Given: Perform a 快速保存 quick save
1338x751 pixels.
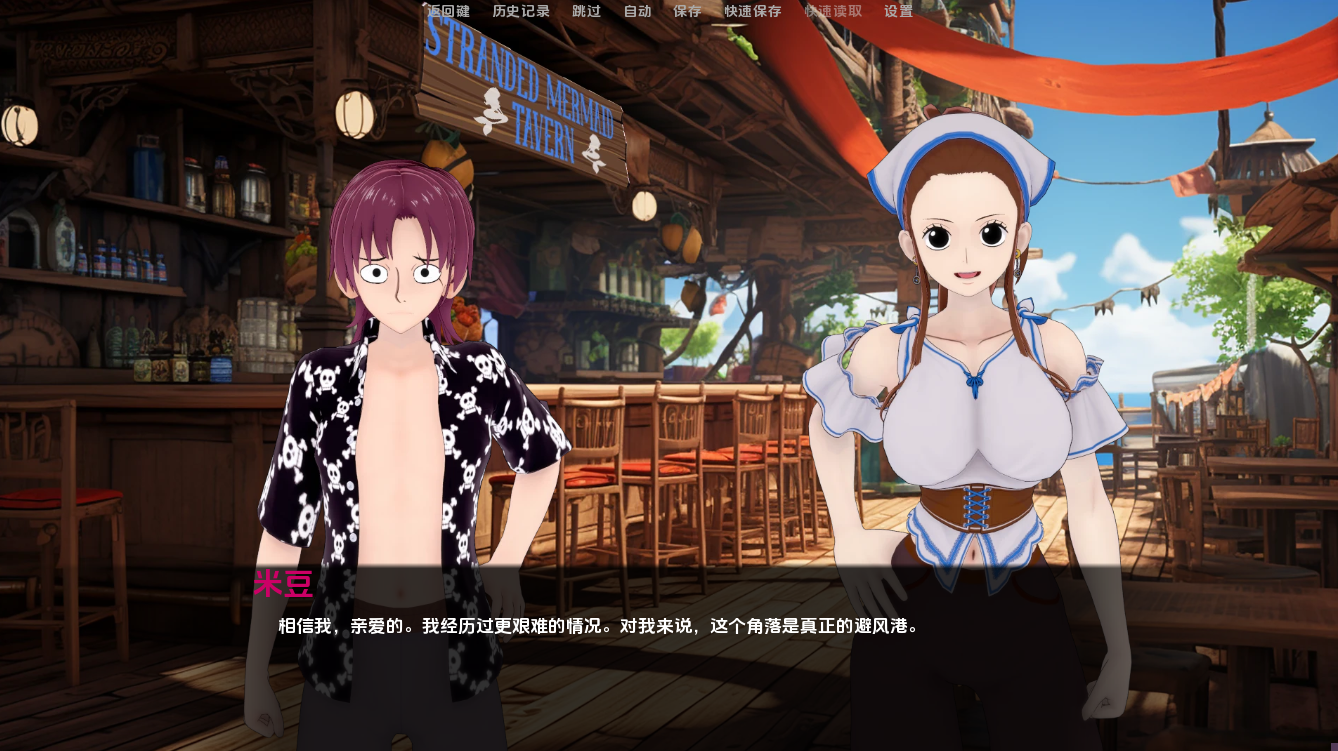Looking at the screenshot, I should coord(750,13).
